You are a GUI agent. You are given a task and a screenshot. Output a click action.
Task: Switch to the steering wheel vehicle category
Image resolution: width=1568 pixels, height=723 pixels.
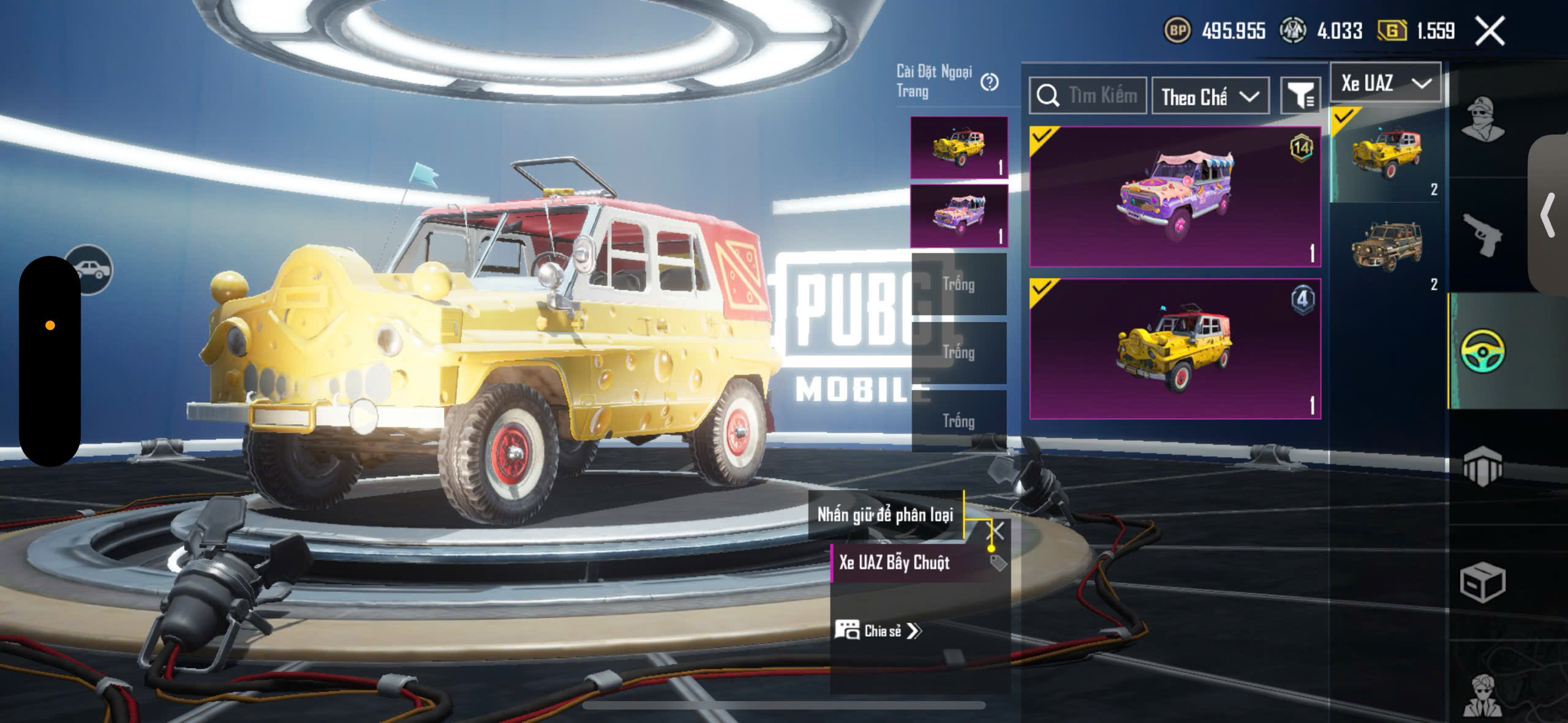1482,350
